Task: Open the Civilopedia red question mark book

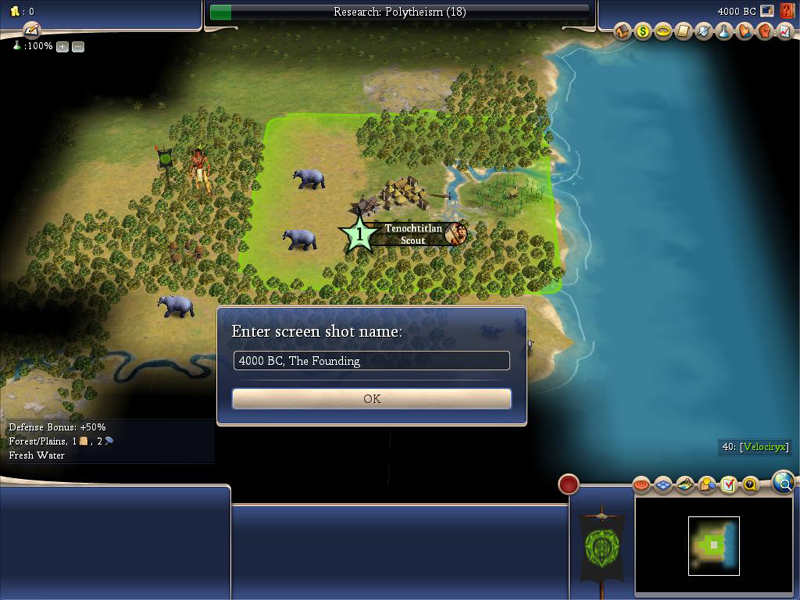Action: pos(786,11)
